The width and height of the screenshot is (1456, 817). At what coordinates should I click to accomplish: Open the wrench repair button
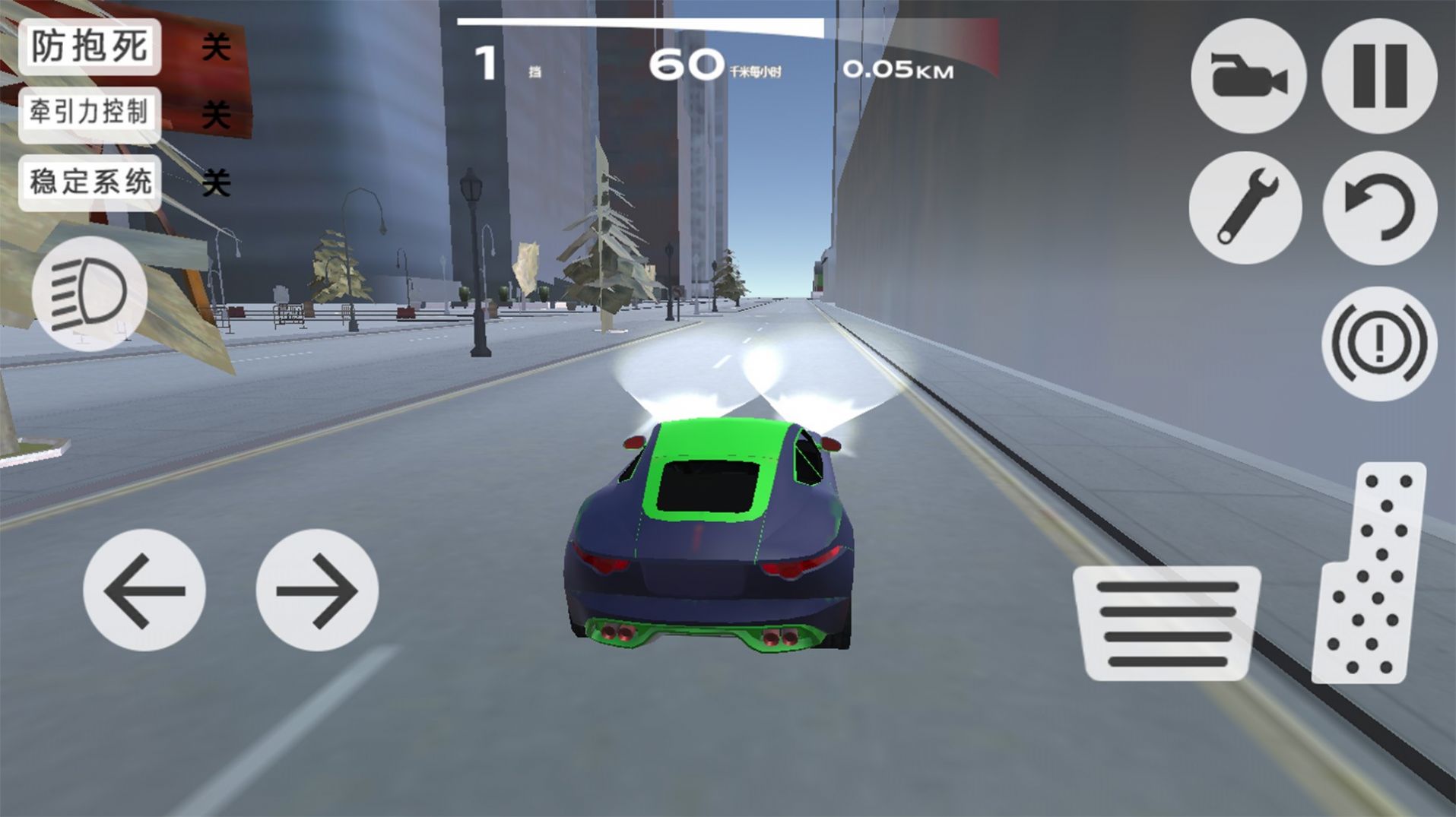coord(1245,207)
